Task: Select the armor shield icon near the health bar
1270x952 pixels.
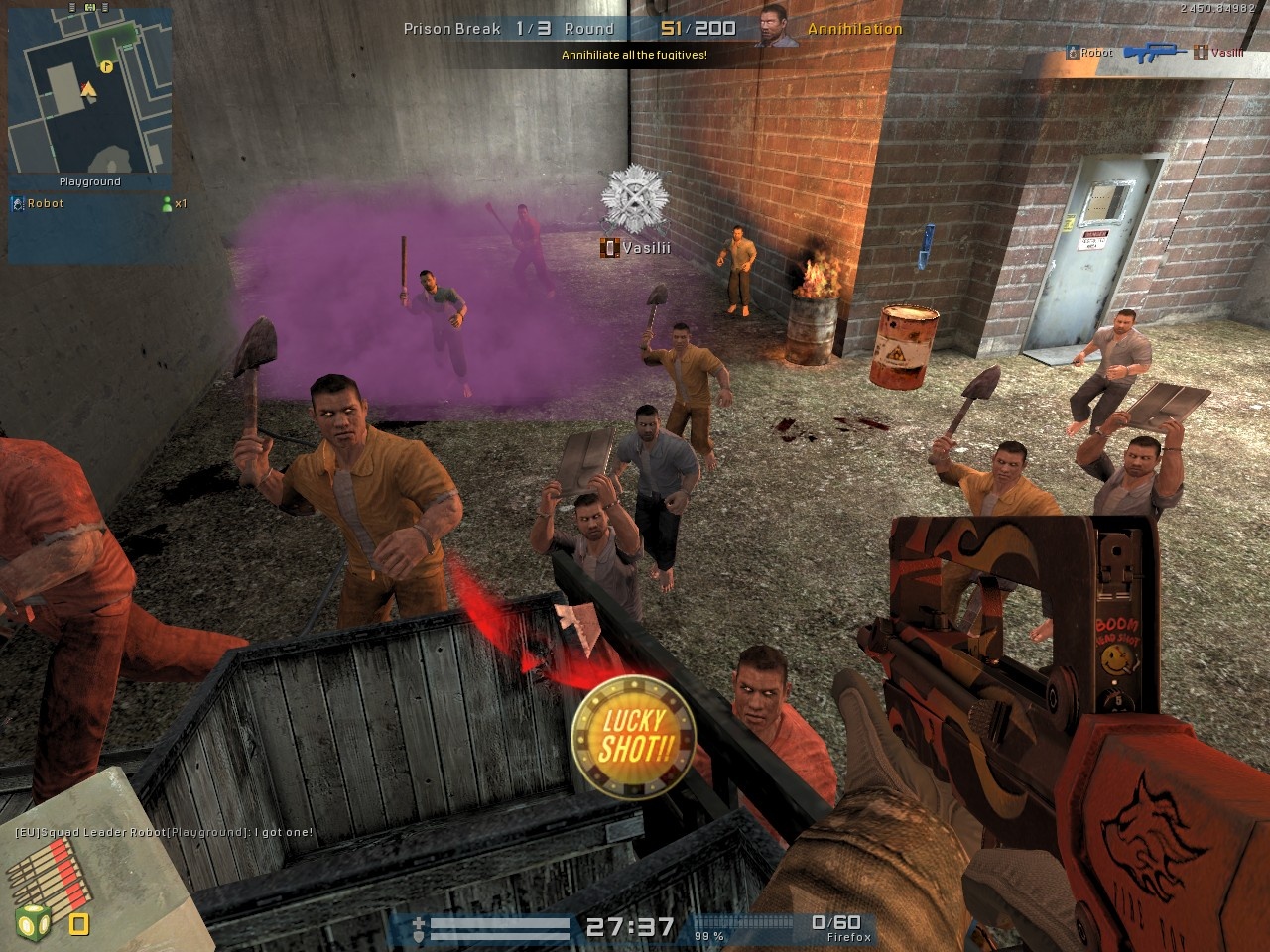Action: [x=419, y=936]
